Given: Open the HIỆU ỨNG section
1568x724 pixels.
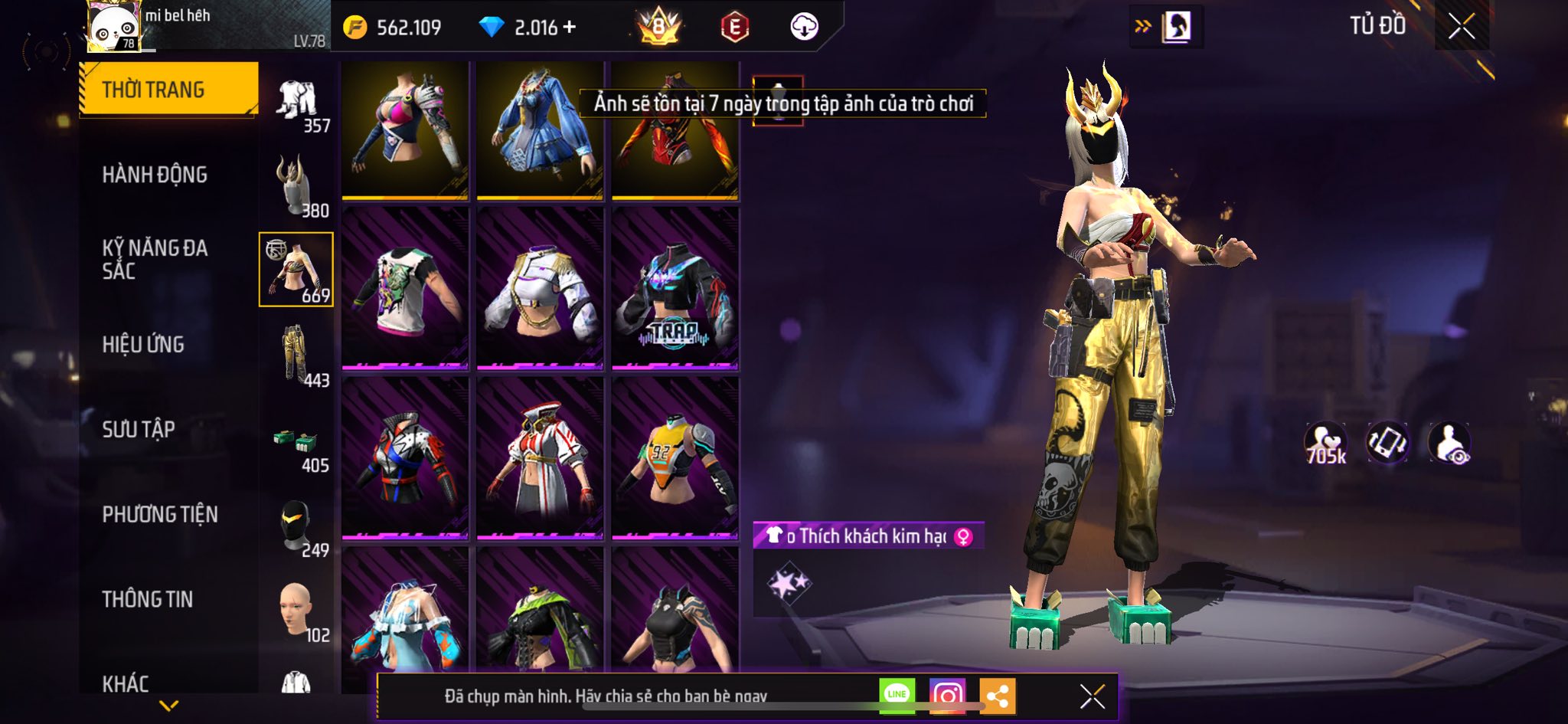Looking at the screenshot, I should click(143, 345).
